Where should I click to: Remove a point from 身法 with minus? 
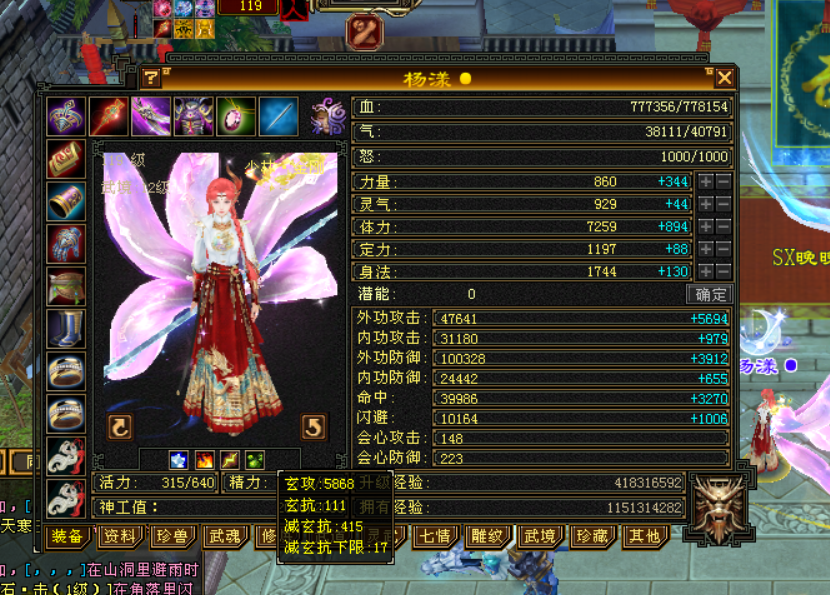click(724, 271)
